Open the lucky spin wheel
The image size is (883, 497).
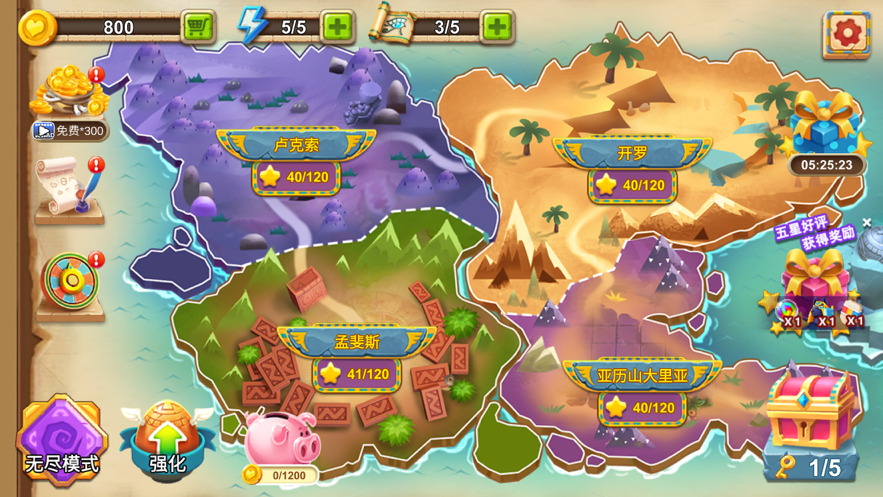pos(70,283)
